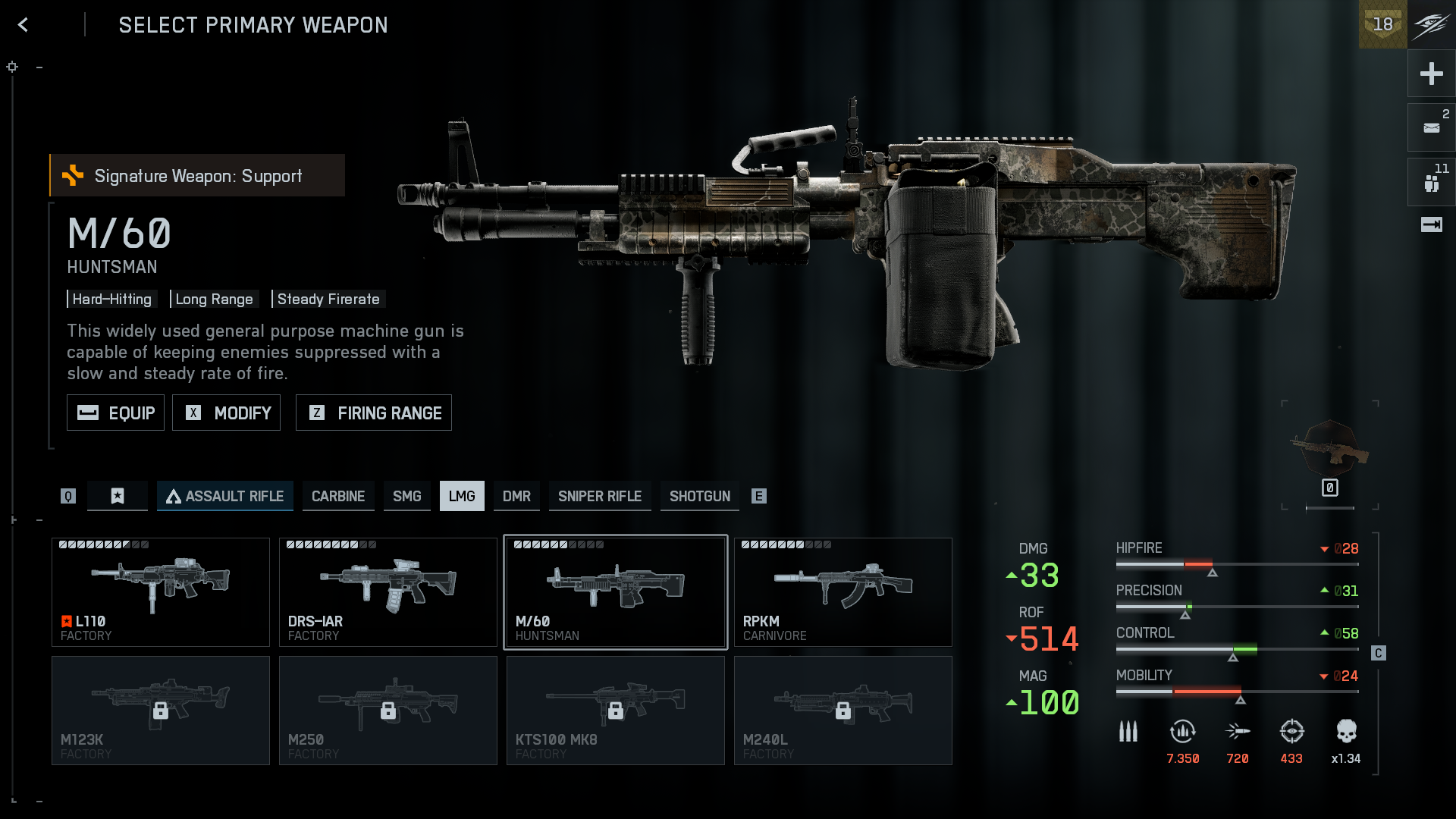Switch to the Carbine category
Viewport: 1456px width, 819px height.
point(338,496)
